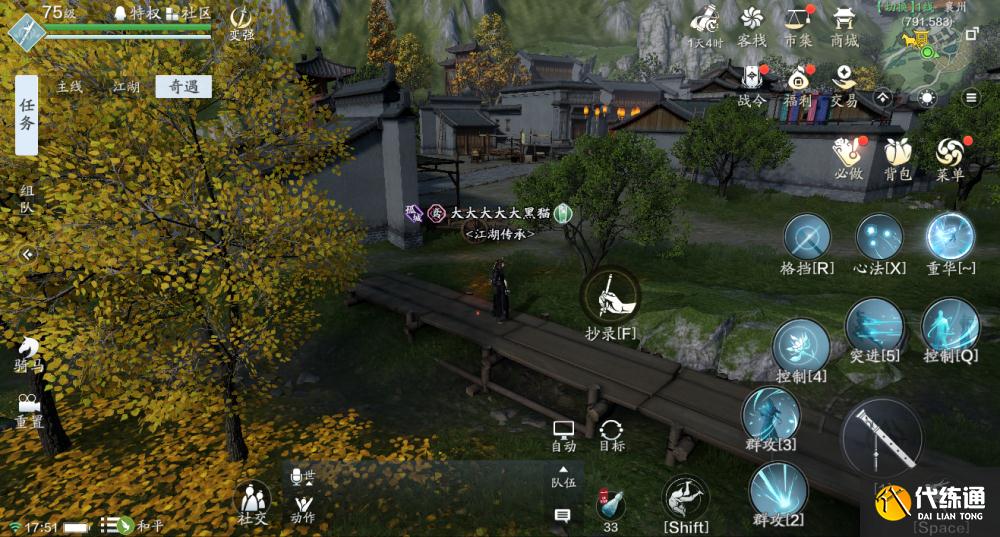Select the 江湖 quest tab

coord(126,87)
